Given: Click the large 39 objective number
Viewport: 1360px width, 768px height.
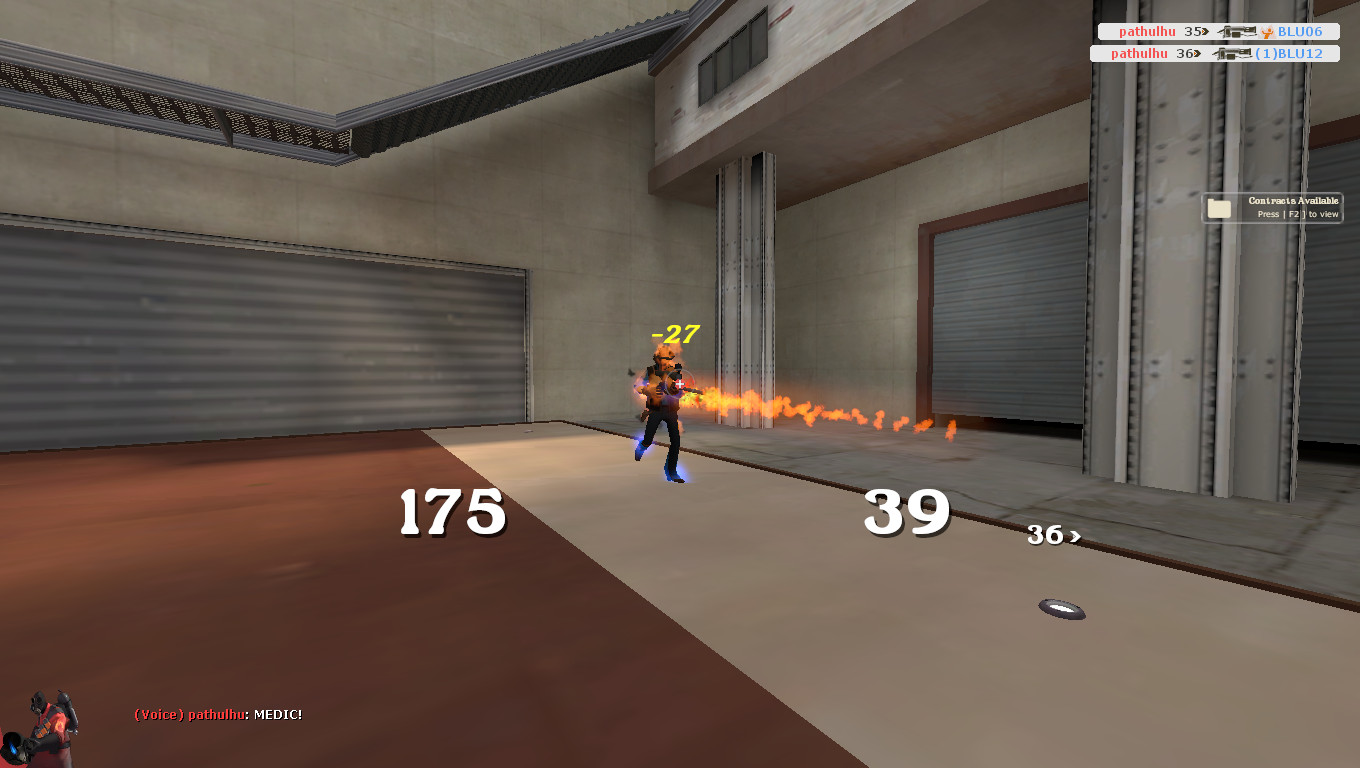Looking at the screenshot, I should [x=907, y=512].
